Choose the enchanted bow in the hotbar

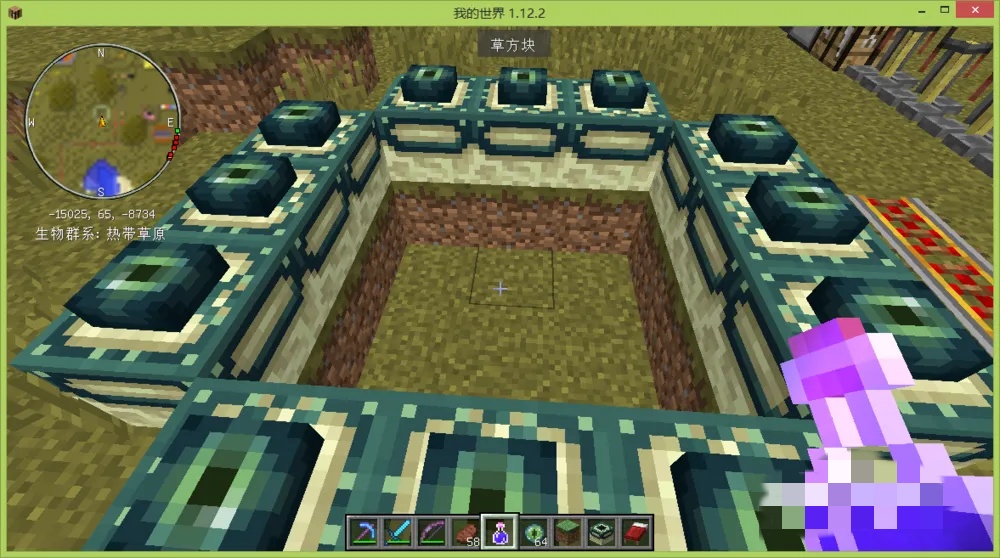point(430,532)
